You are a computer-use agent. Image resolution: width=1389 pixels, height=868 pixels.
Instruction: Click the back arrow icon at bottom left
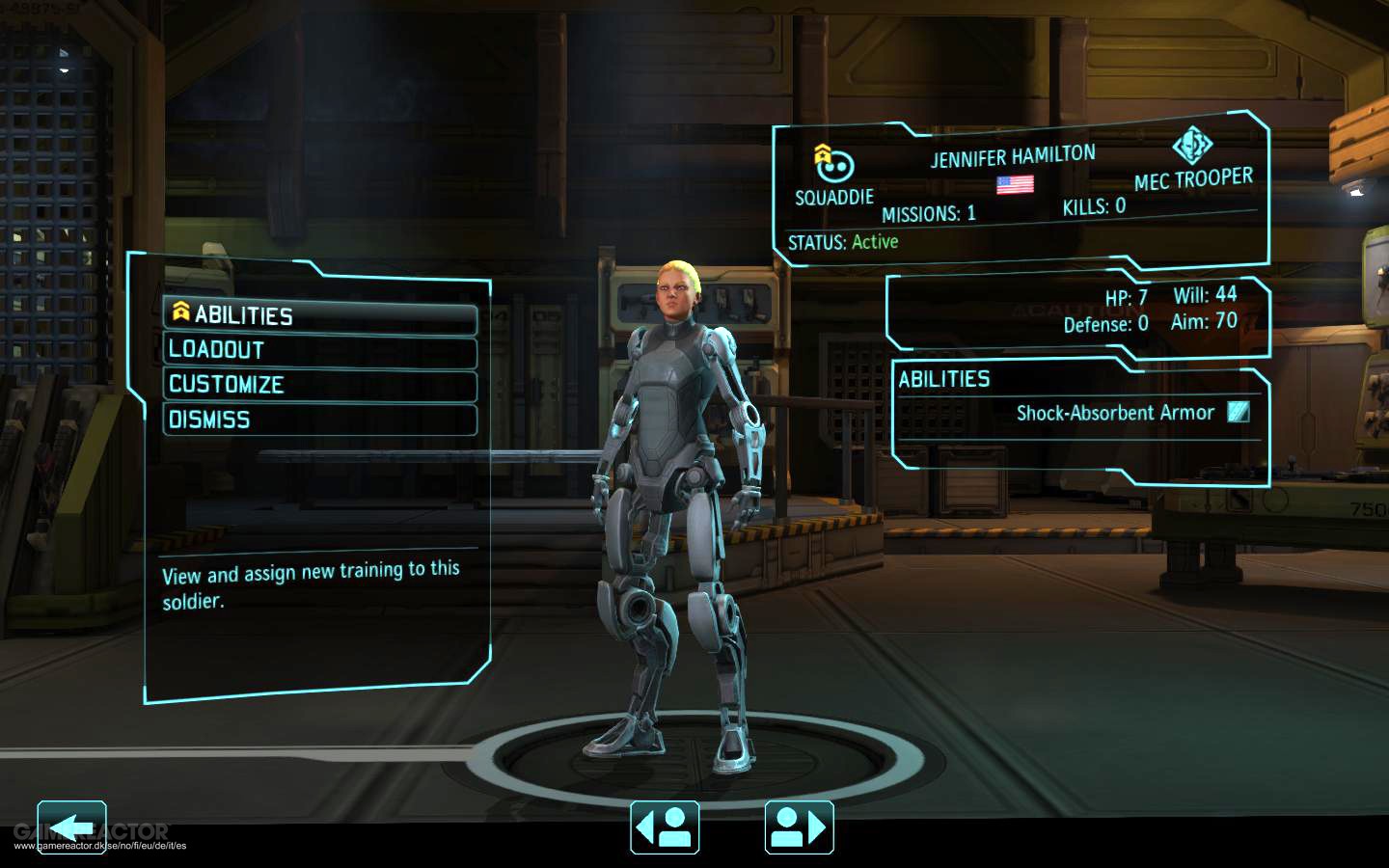pos(71,826)
